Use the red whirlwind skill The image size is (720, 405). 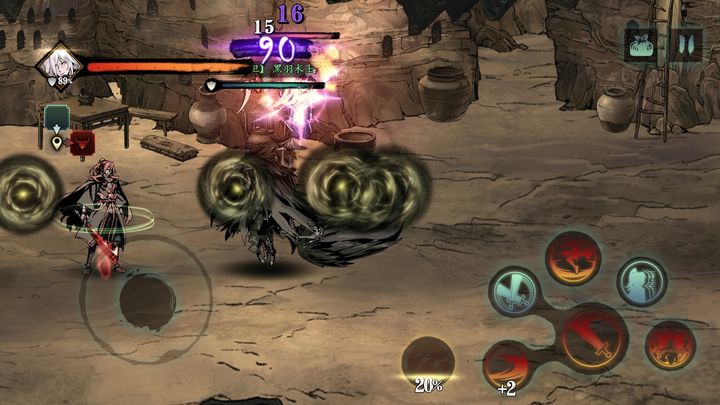pos(572,258)
